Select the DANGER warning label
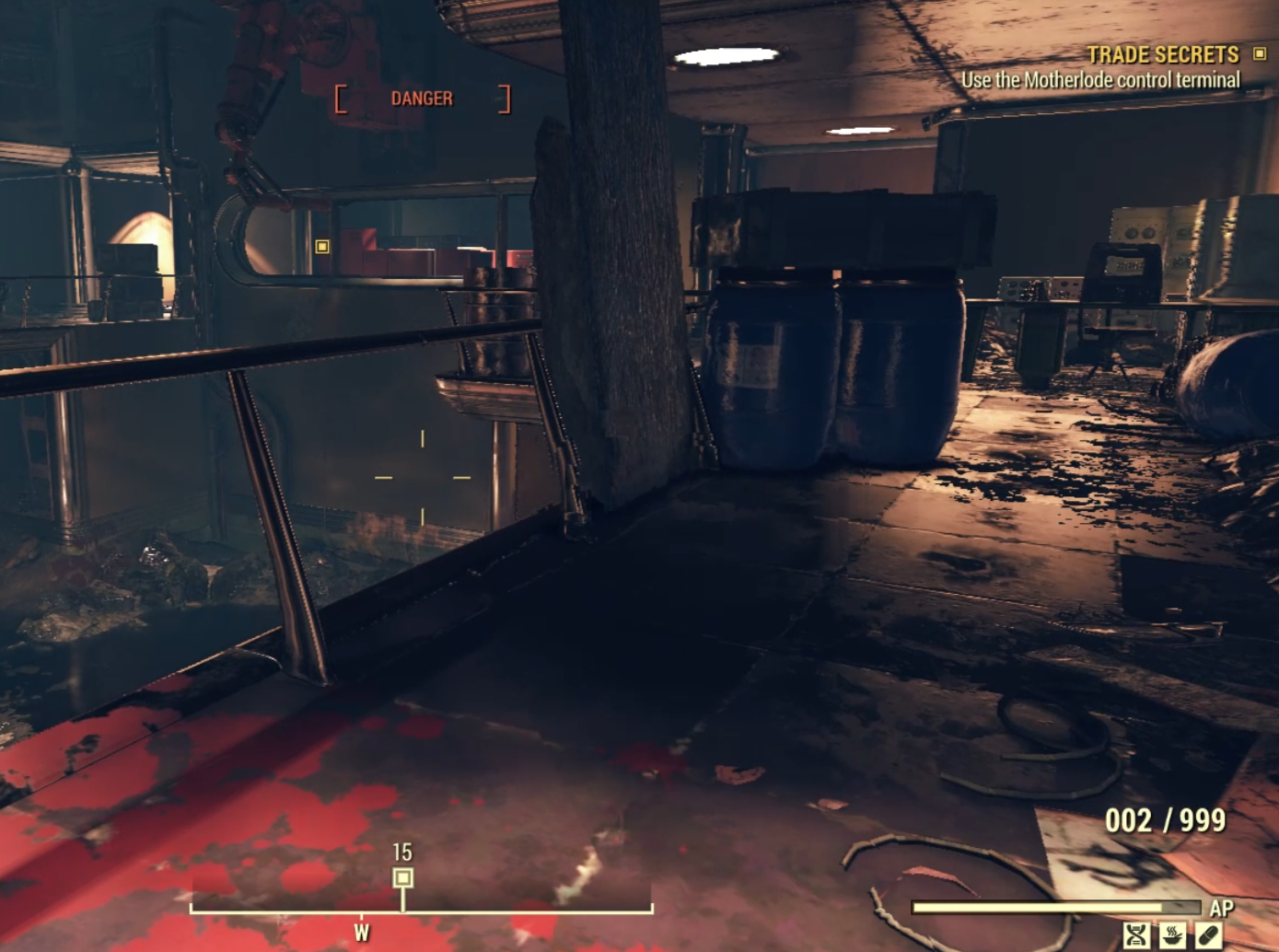The height and width of the screenshot is (952, 1279). pos(423,98)
